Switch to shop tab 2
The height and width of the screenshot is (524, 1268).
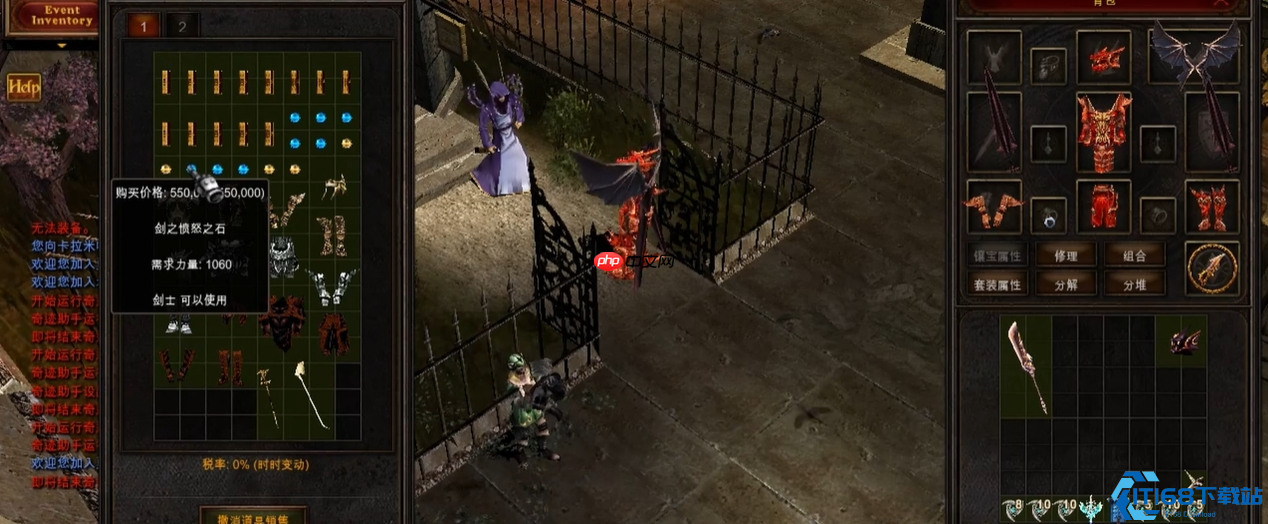182,26
